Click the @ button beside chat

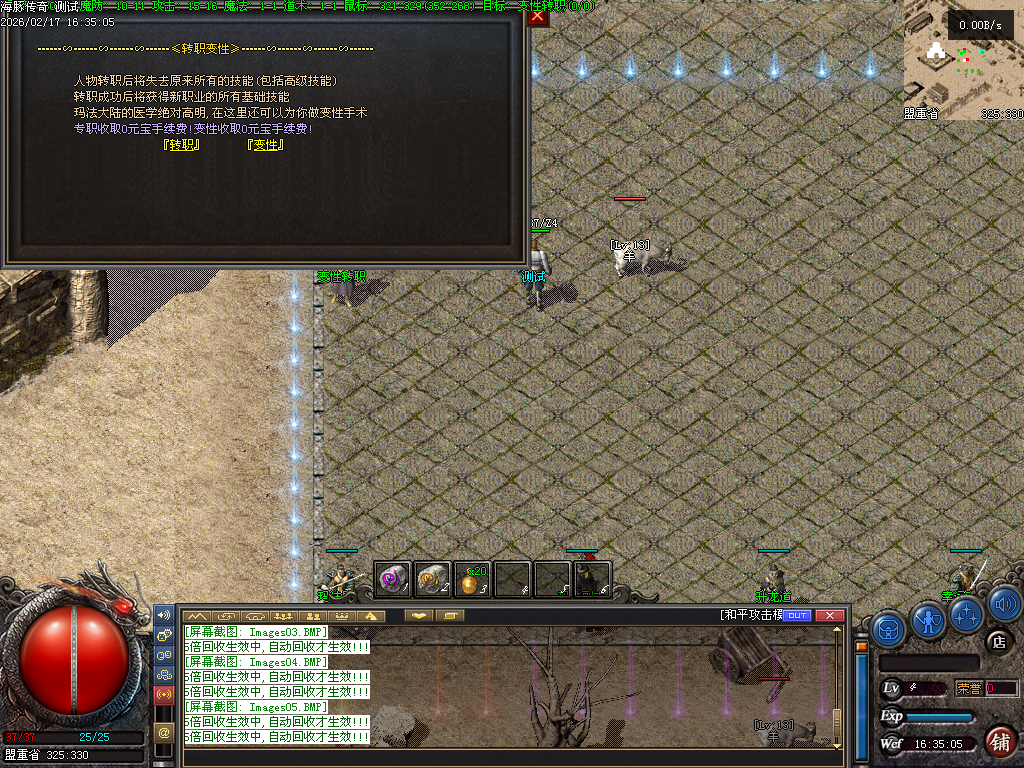click(x=164, y=732)
